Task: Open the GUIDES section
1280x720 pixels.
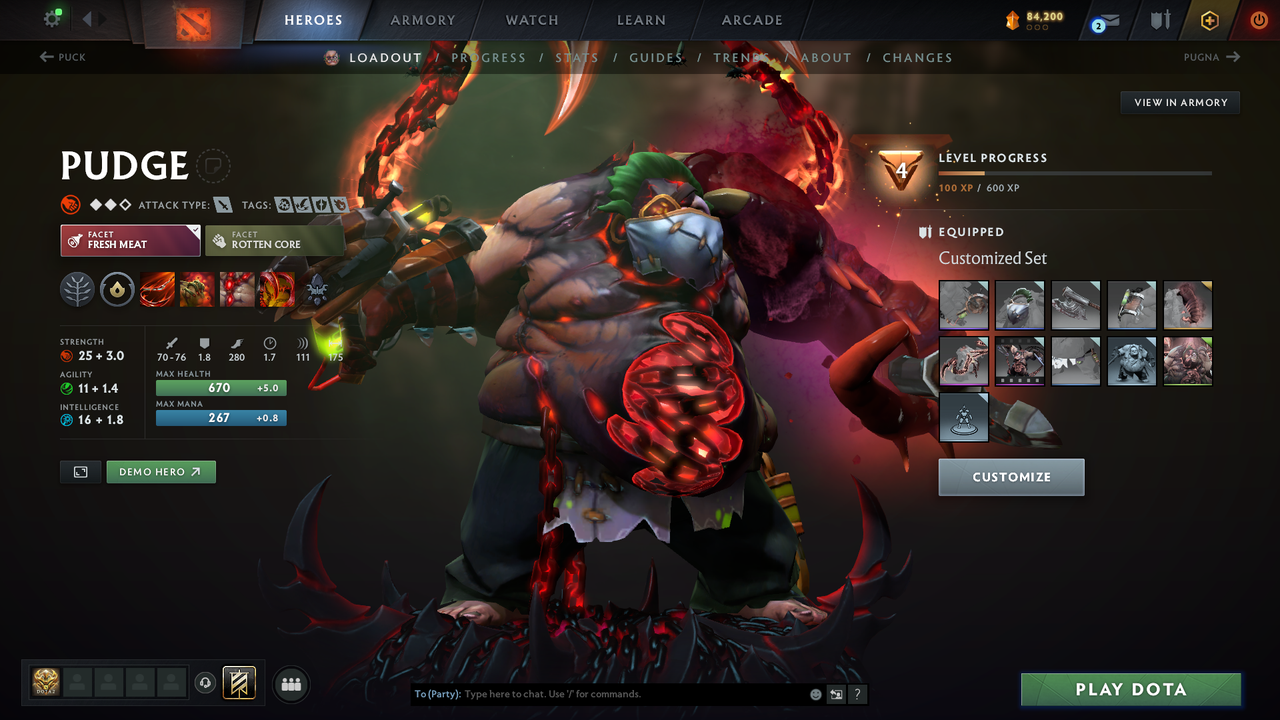Action: (655, 57)
